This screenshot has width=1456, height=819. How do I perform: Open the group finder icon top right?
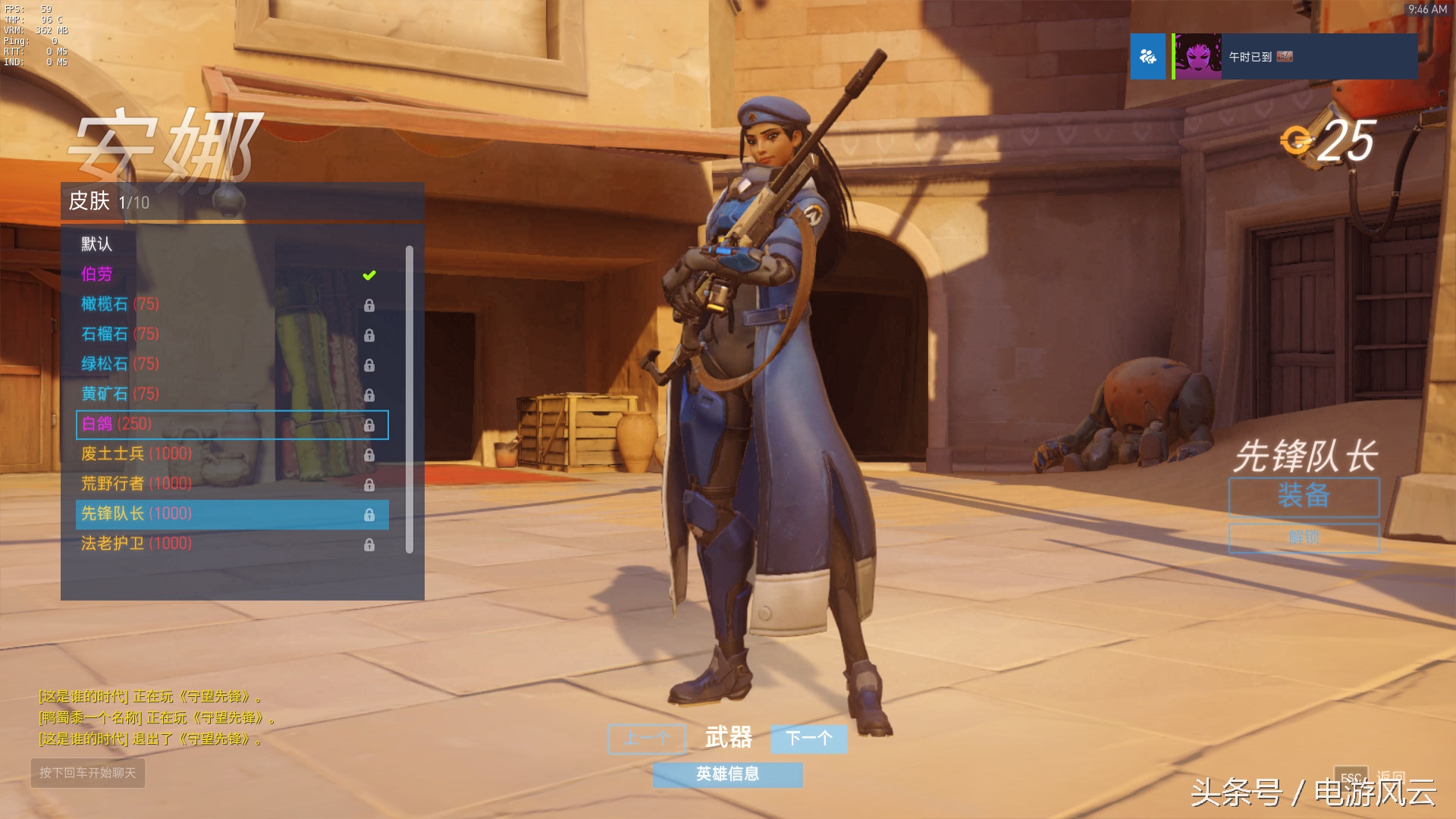tap(1147, 57)
